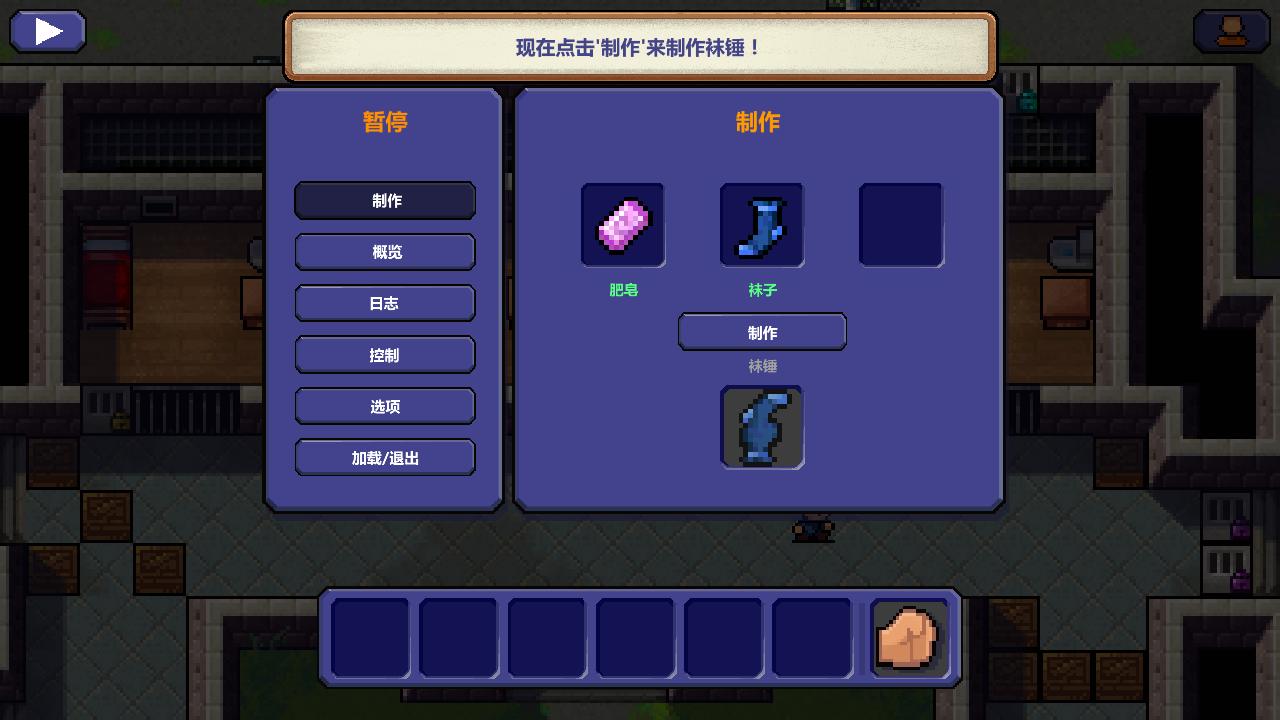
Task: Select the 制作 entry in the pause menu
Action: pos(385,200)
